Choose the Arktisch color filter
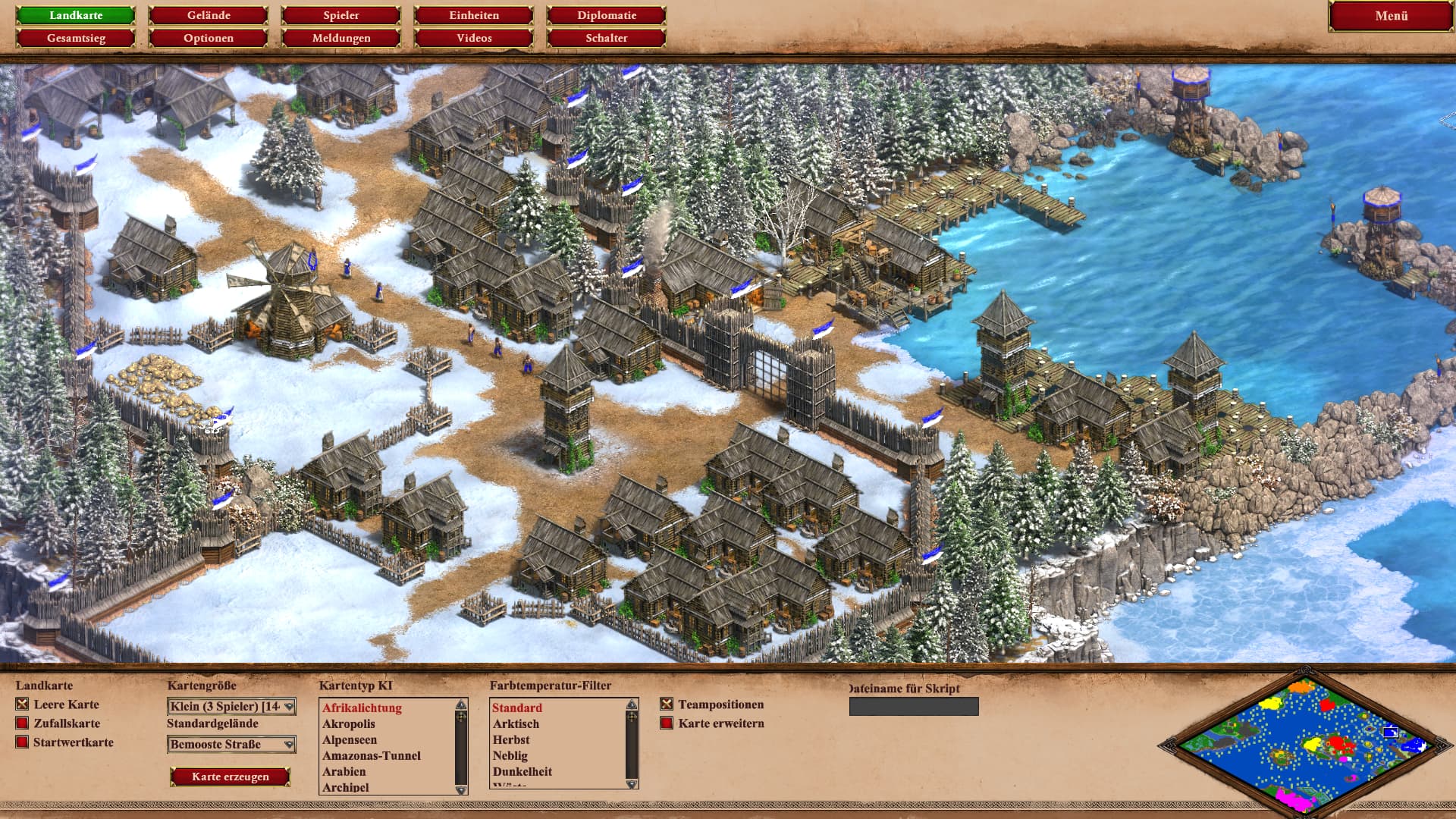Image resolution: width=1456 pixels, height=819 pixels. click(516, 724)
